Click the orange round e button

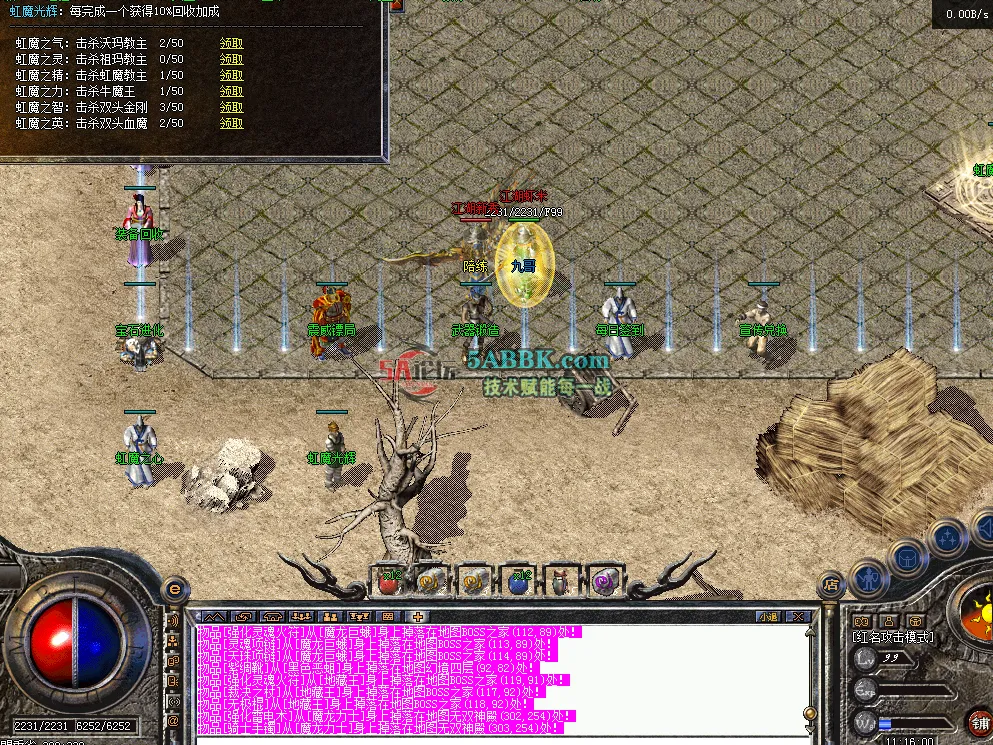coord(174,589)
